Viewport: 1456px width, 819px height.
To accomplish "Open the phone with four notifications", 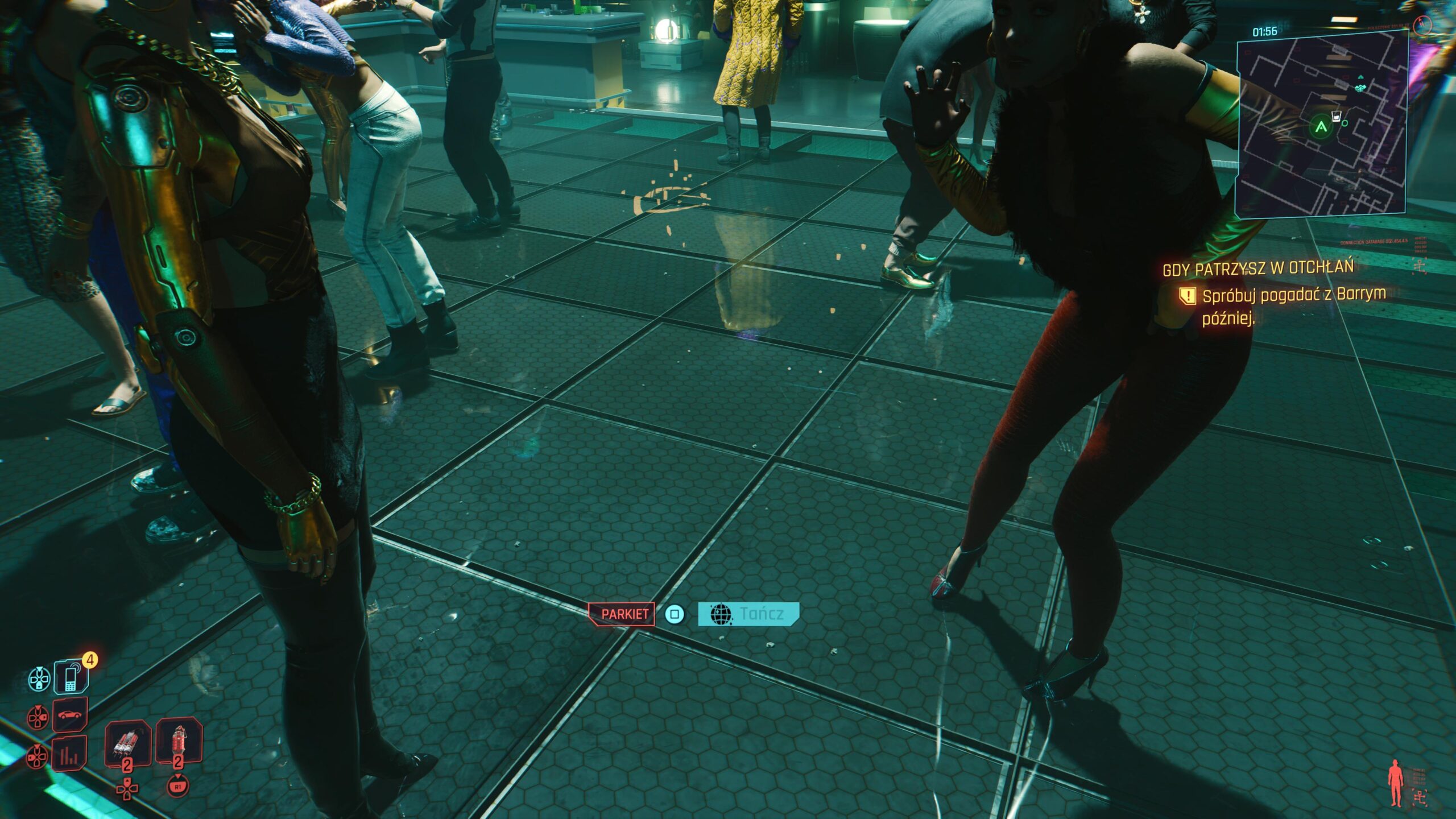I will pyautogui.click(x=71, y=677).
